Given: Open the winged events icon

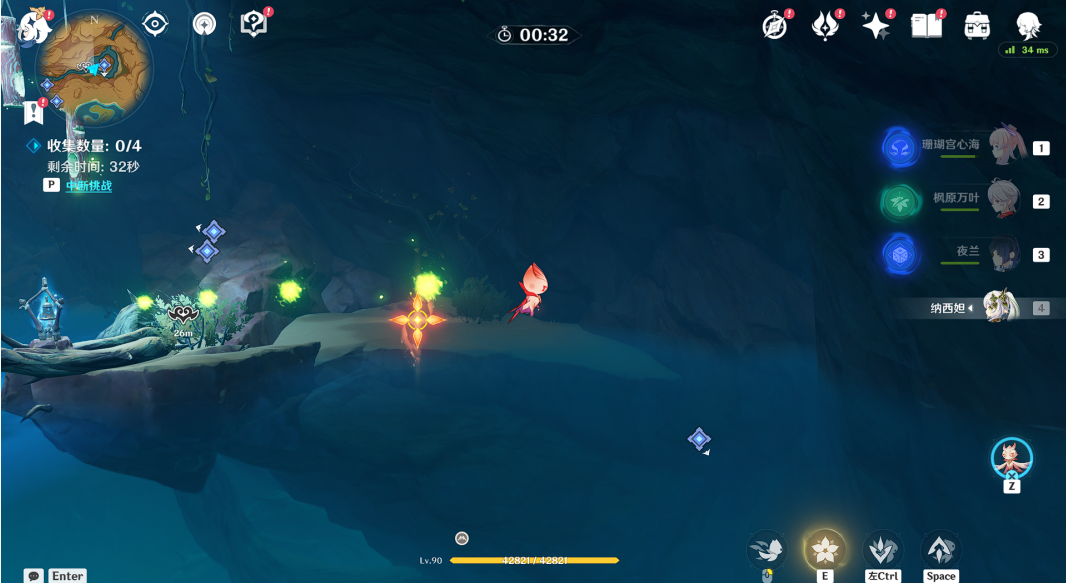Looking at the screenshot, I should pos(825,26).
